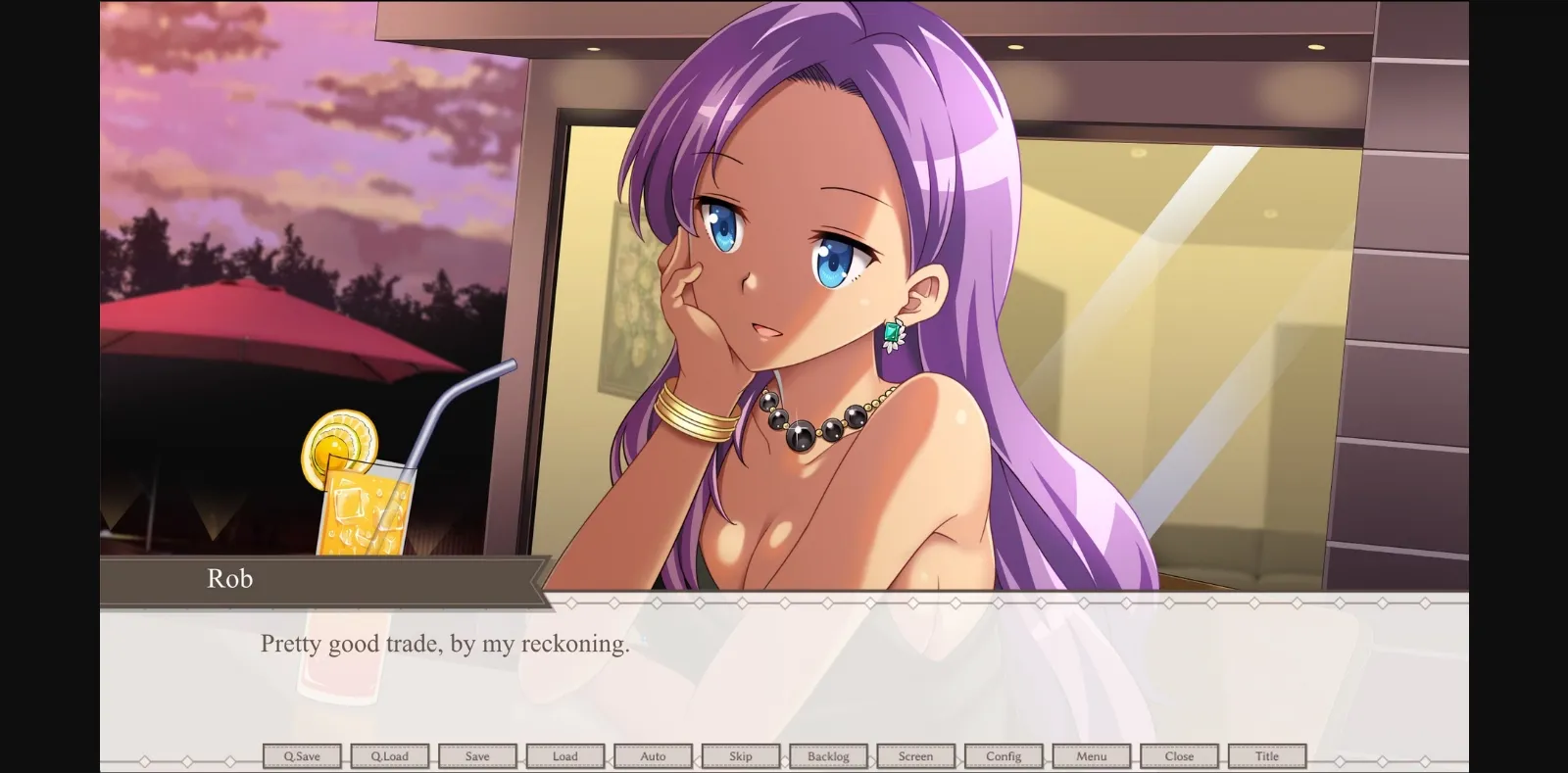The image size is (1568, 773).
Task: Toggle Screen display mode
Action: coord(916,755)
